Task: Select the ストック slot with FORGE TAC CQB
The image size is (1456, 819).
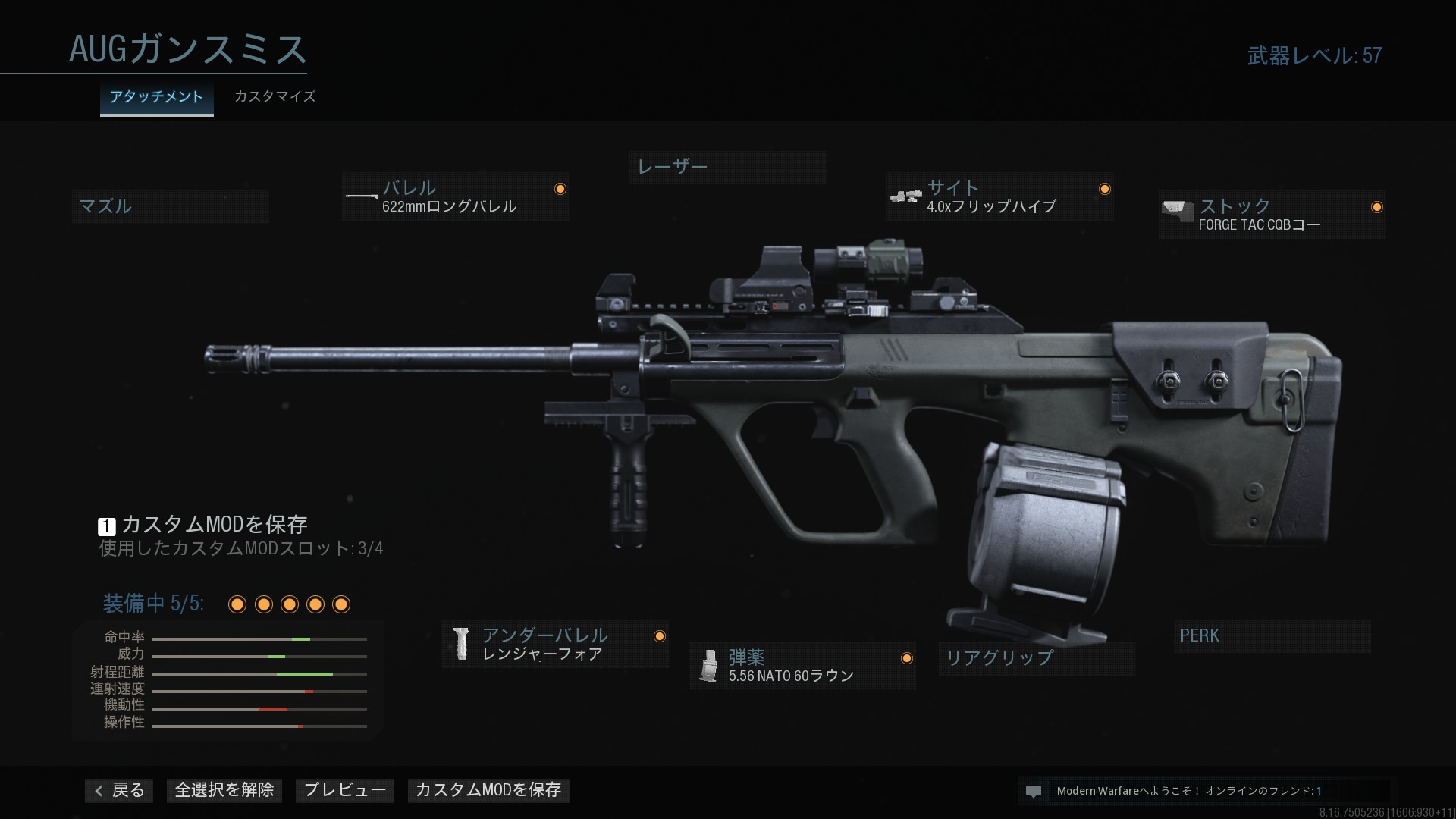Action: click(1272, 215)
